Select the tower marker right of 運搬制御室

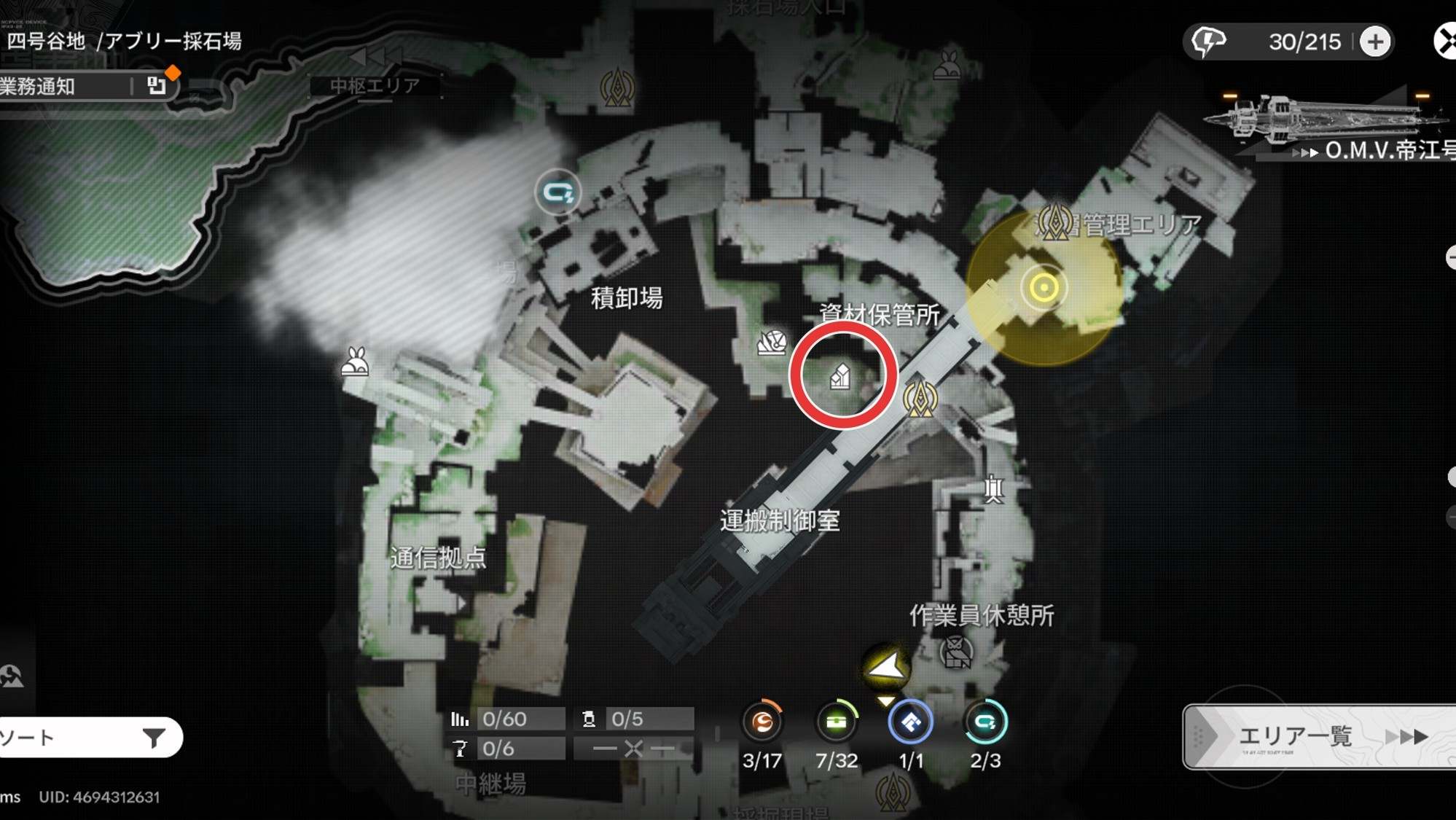(993, 489)
